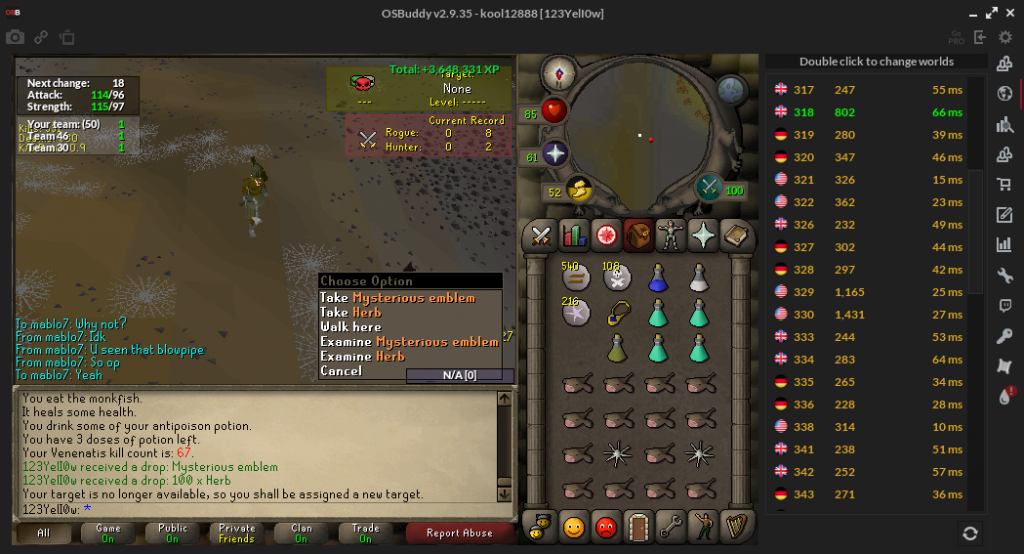
Task: Click the compass to face north
Action: point(557,72)
